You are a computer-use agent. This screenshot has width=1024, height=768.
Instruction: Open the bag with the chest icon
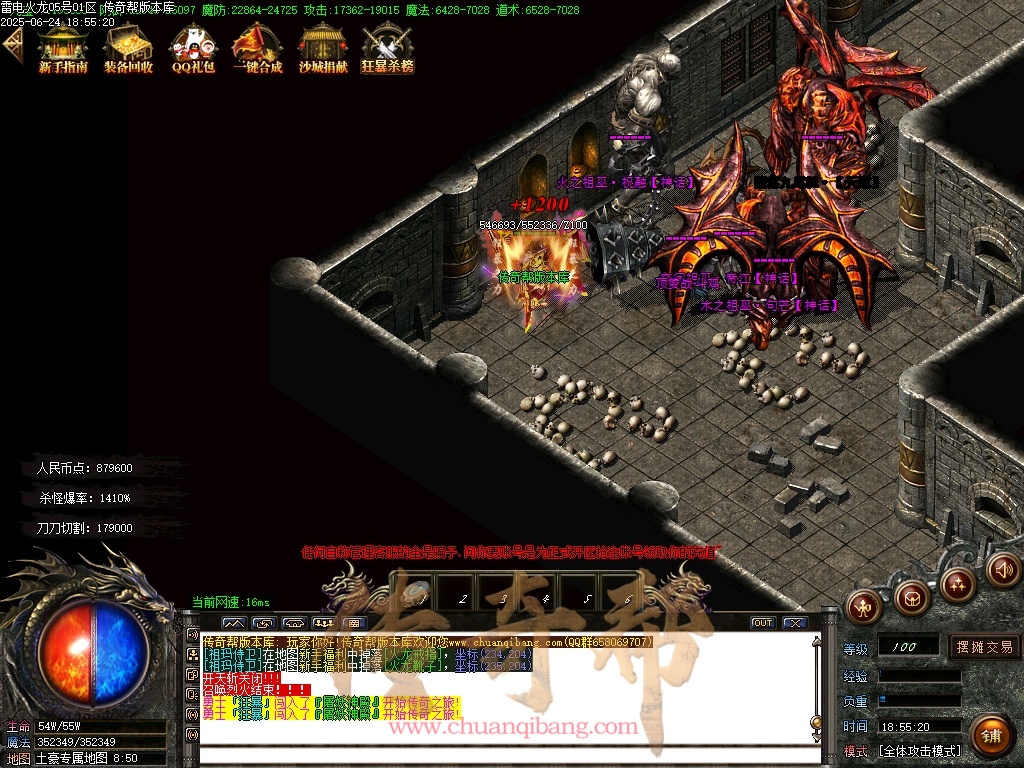911,598
